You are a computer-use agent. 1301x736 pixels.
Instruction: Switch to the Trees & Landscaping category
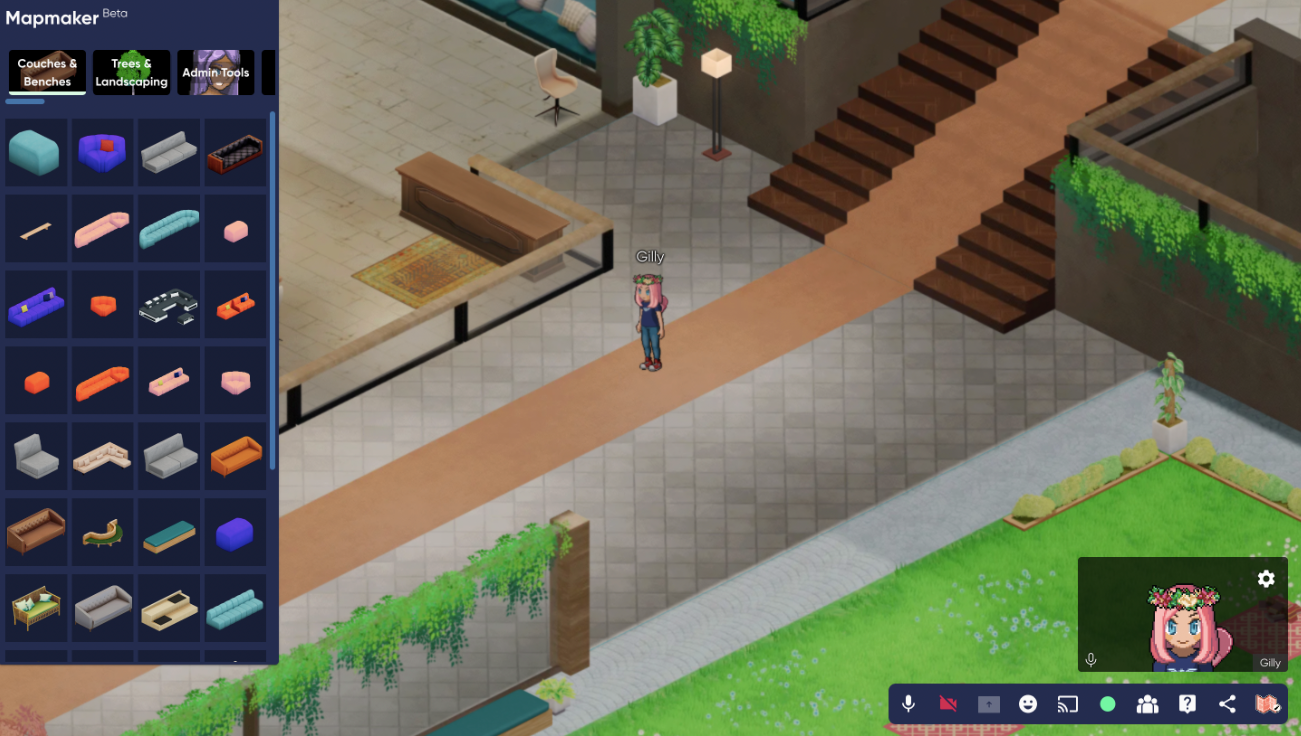(131, 73)
